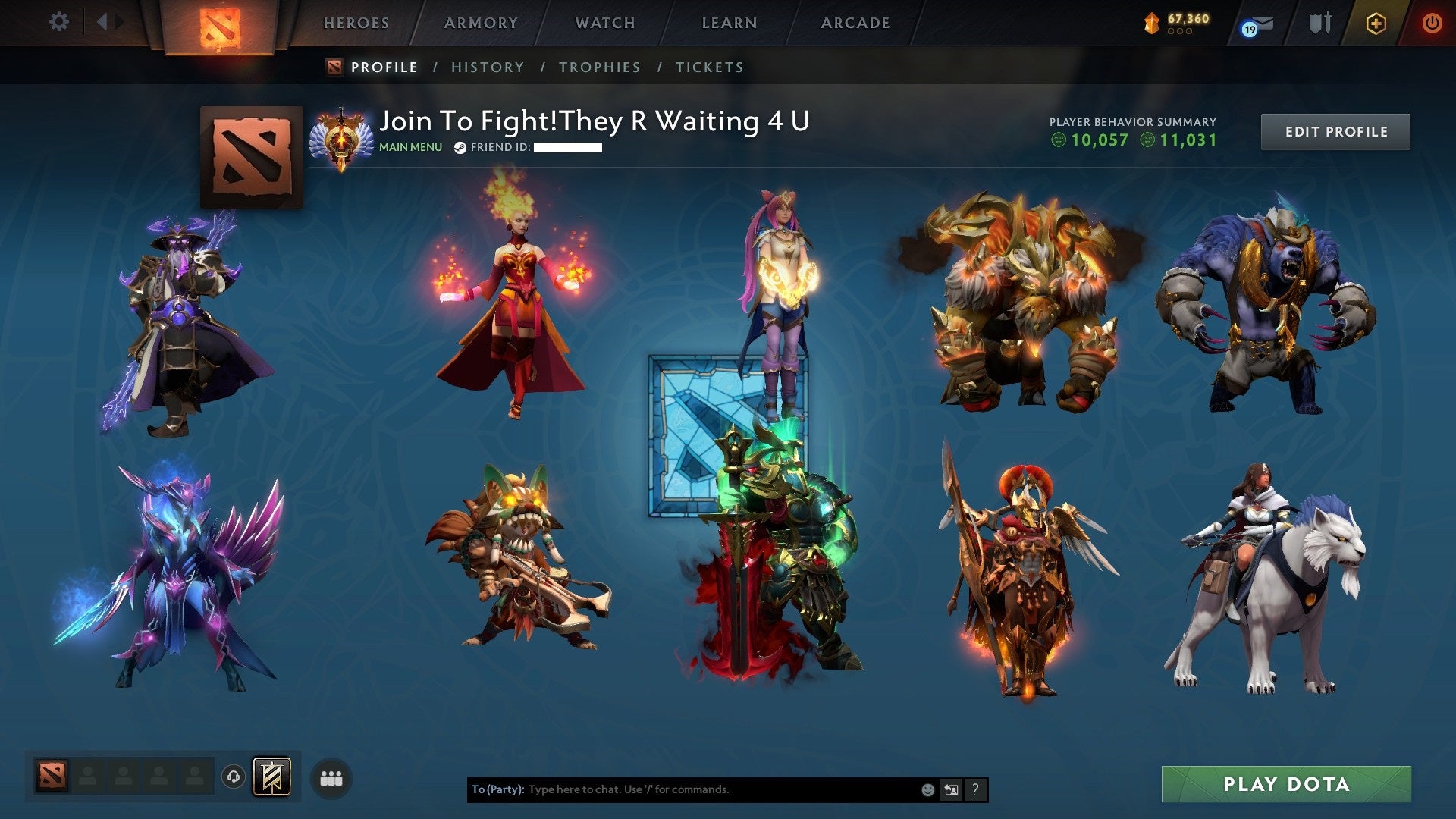Open chat help with the question mark

click(x=974, y=789)
